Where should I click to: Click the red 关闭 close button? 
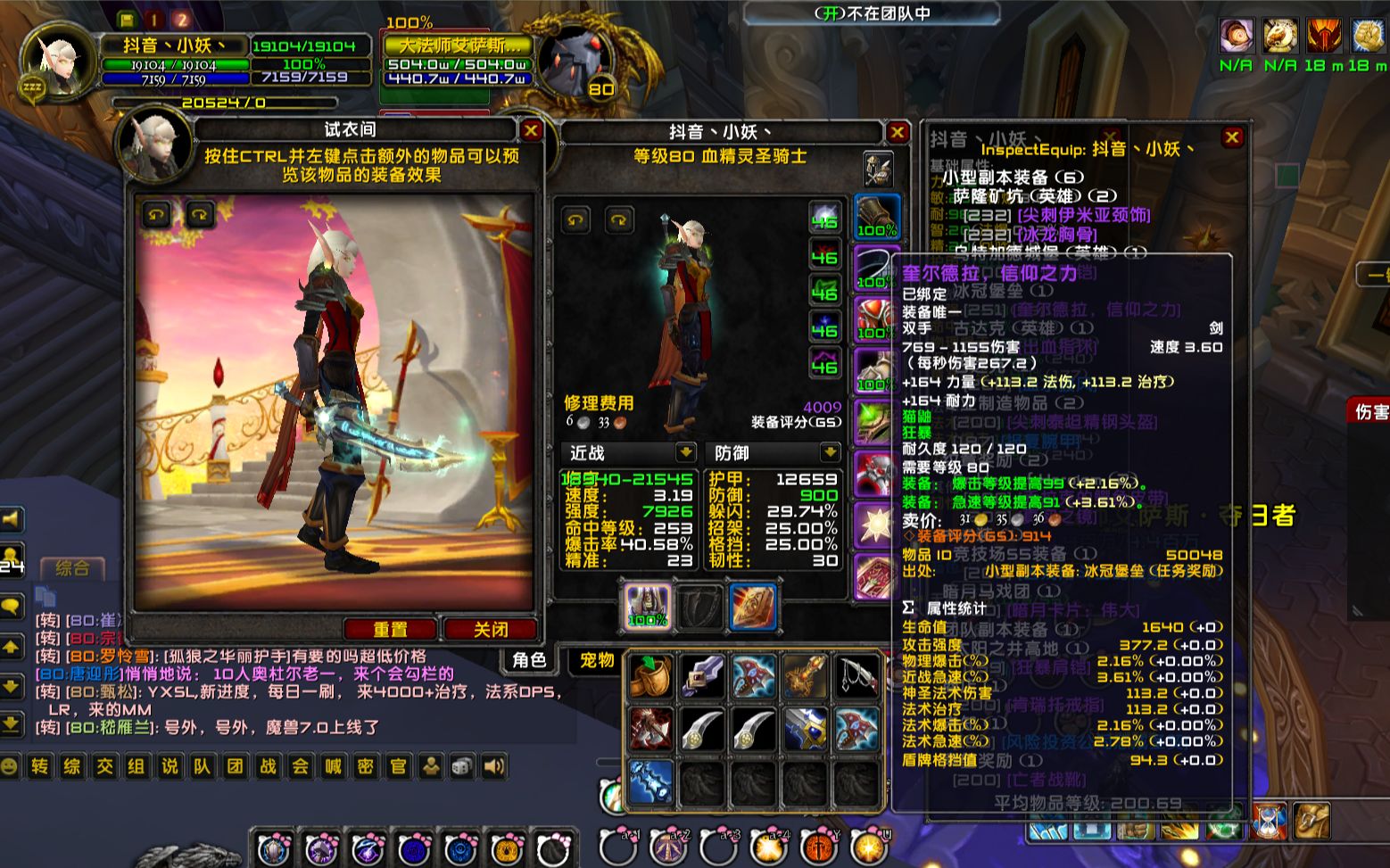tap(491, 630)
